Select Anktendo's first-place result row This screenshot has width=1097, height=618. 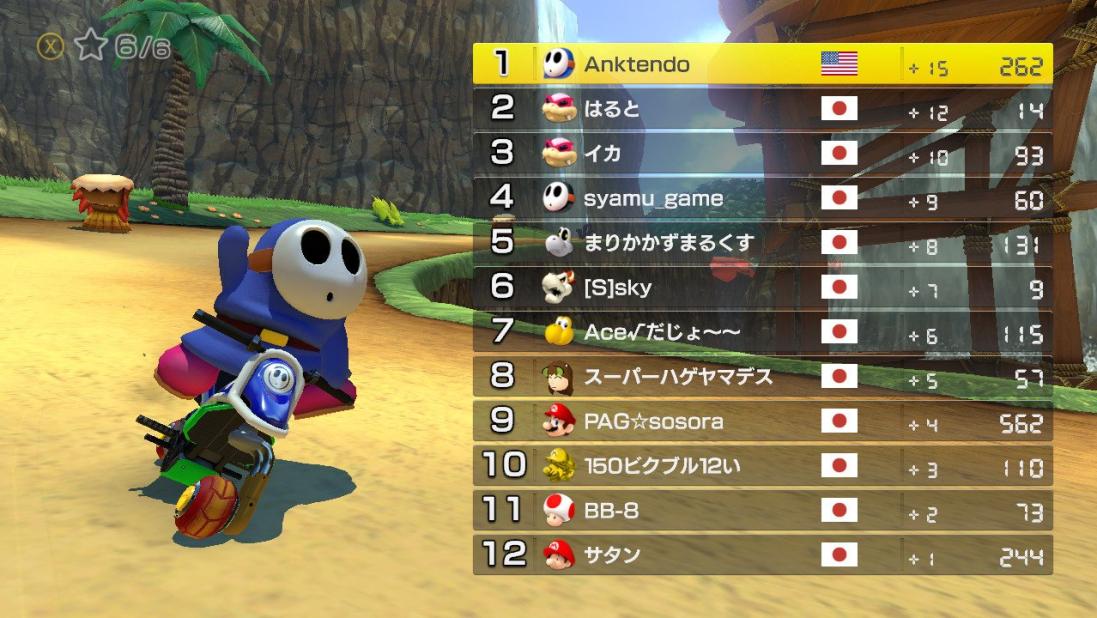pyautogui.click(x=762, y=64)
